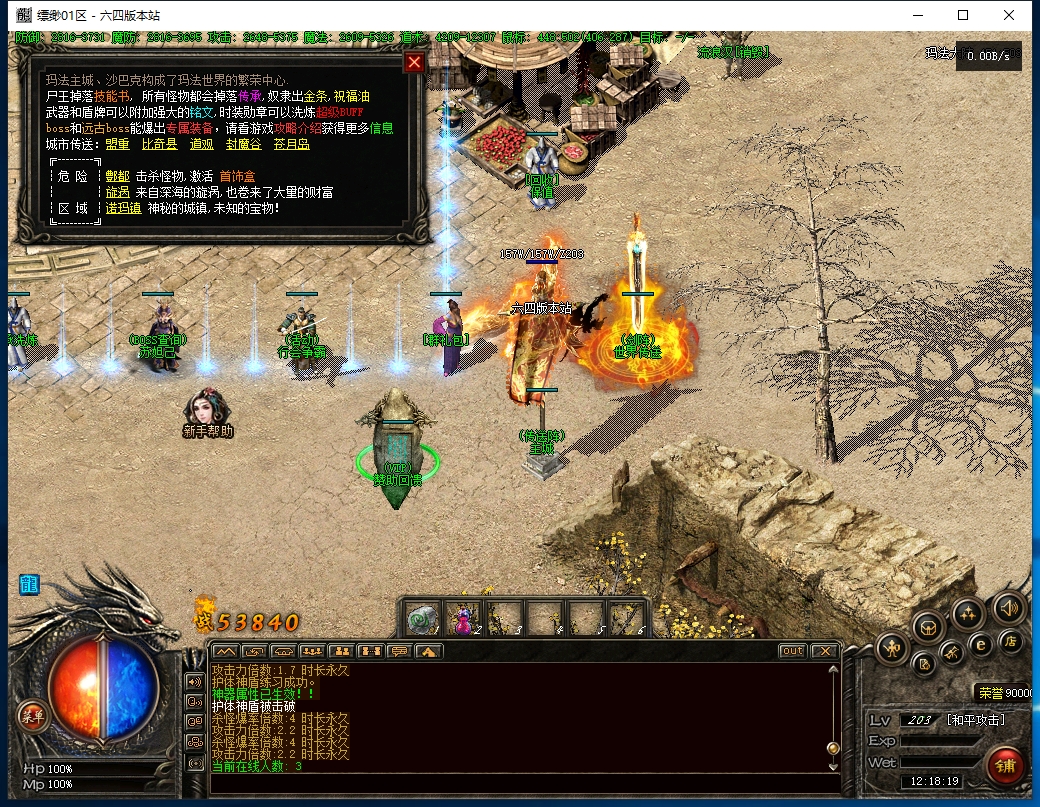The height and width of the screenshot is (807, 1040).
Task: Close the city info dialog
Action: pyautogui.click(x=414, y=63)
